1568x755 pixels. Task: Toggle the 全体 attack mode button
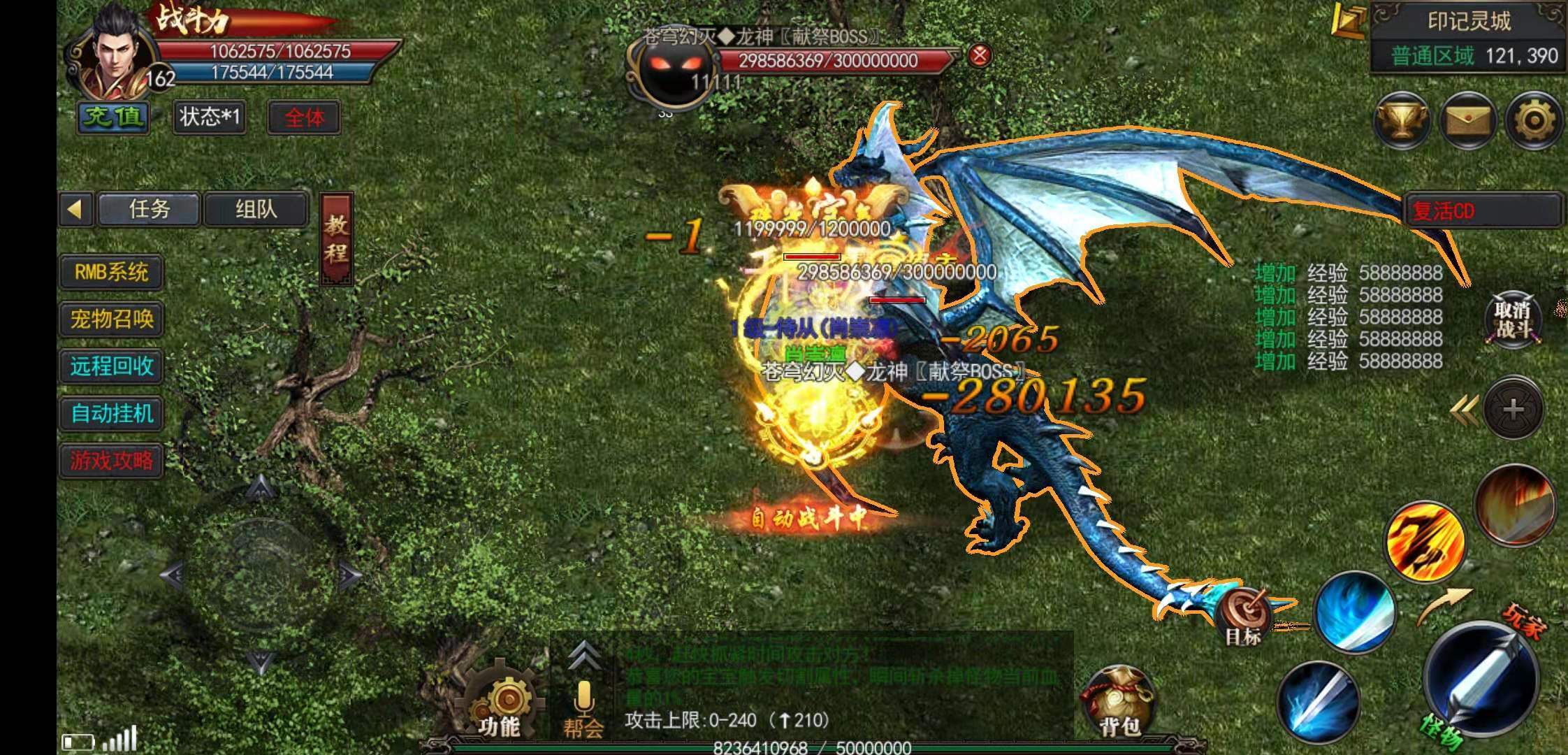tap(305, 117)
